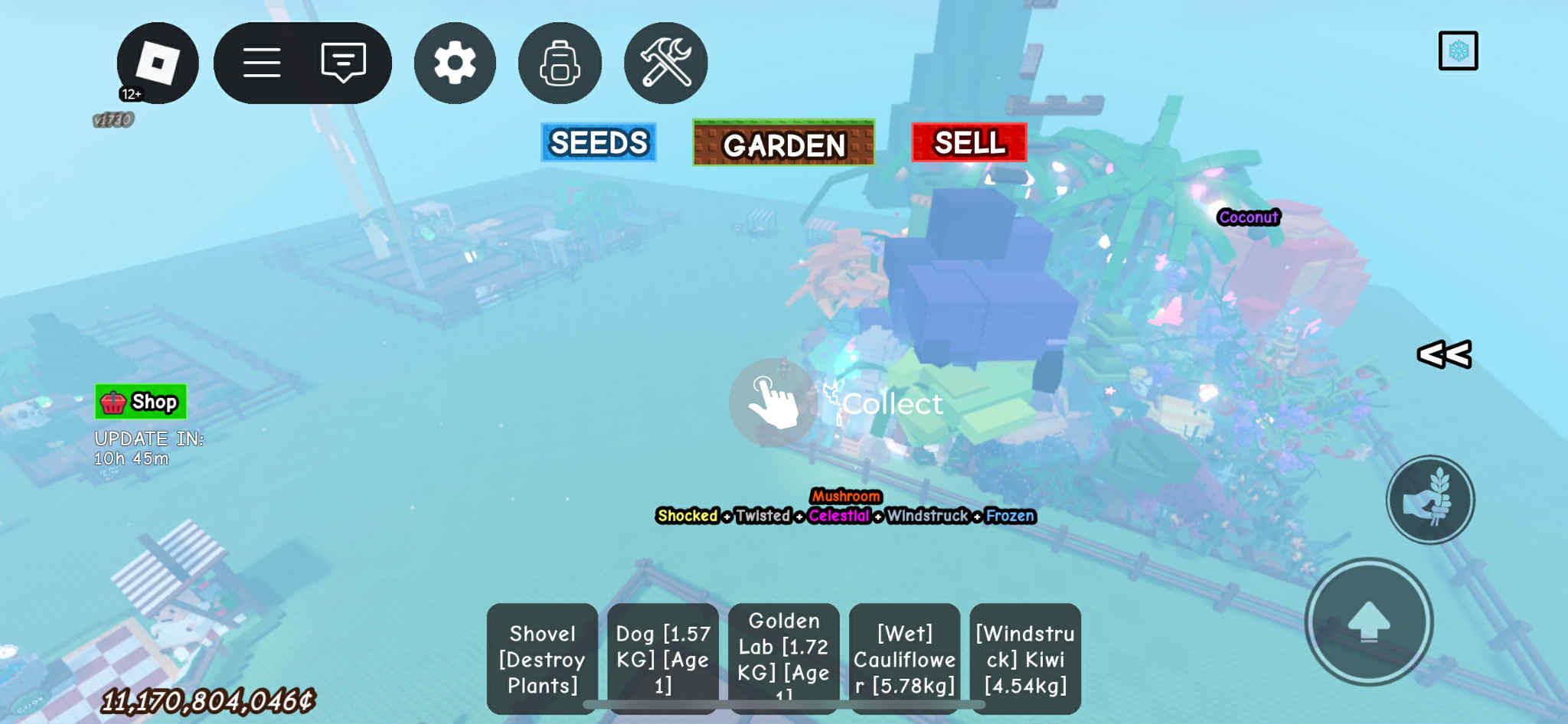Open the hamburger menu list
This screenshot has height=724, width=1568.
pyautogui.click(x=262, y=63)
